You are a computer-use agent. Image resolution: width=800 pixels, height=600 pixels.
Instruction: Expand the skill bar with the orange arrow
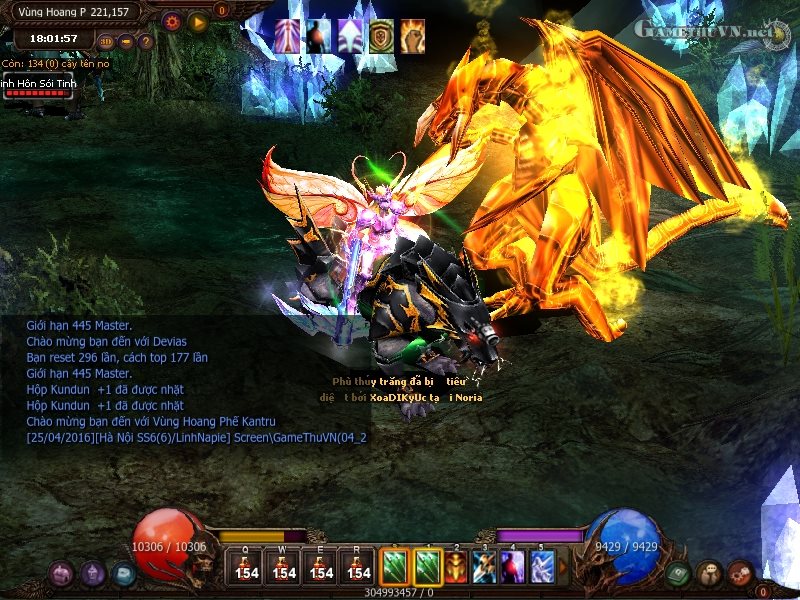563,566
